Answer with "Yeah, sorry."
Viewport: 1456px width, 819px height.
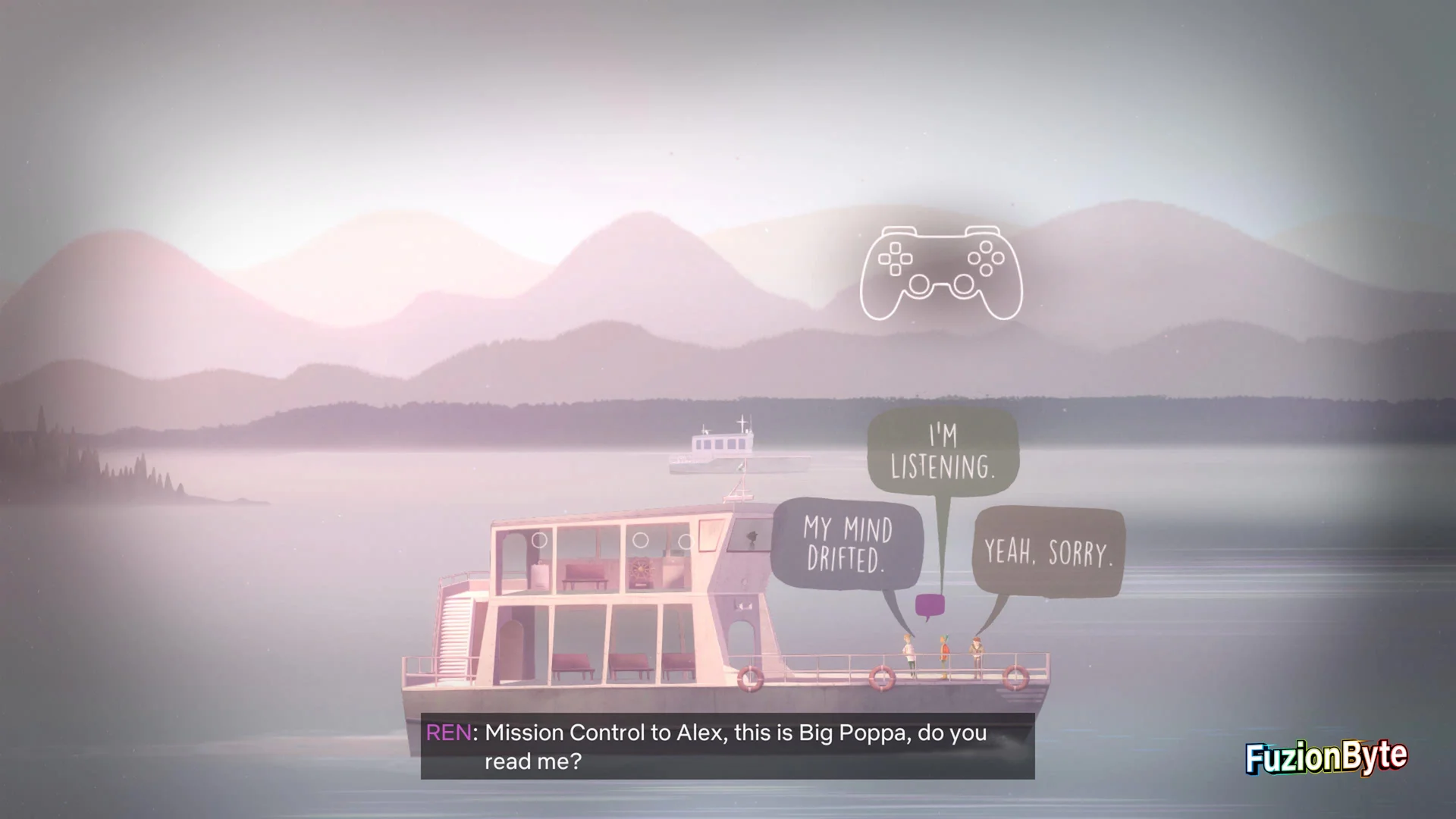coord(1048,551)
